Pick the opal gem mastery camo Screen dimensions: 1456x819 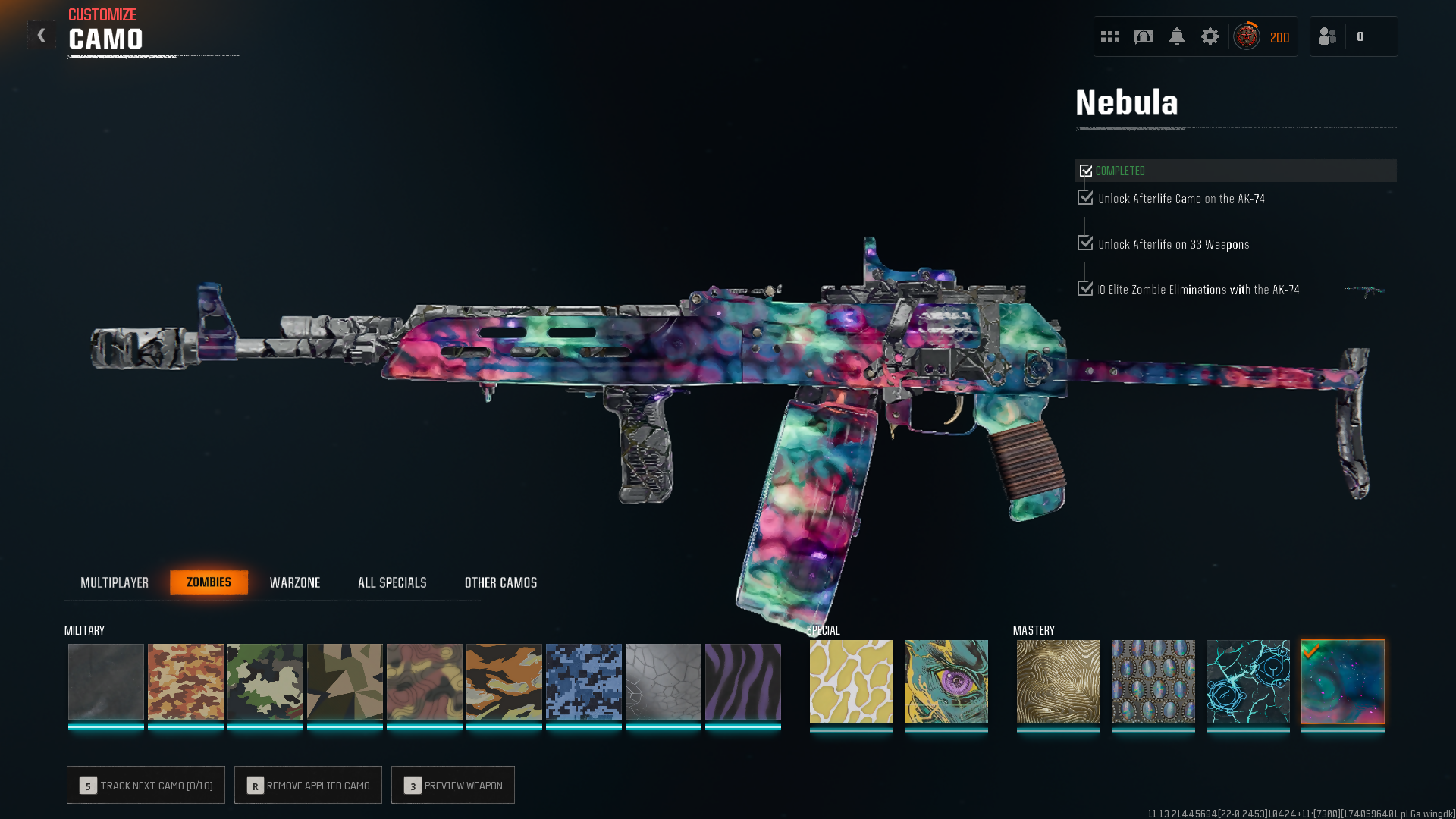pyautogui.click(x=1153, y=681)
